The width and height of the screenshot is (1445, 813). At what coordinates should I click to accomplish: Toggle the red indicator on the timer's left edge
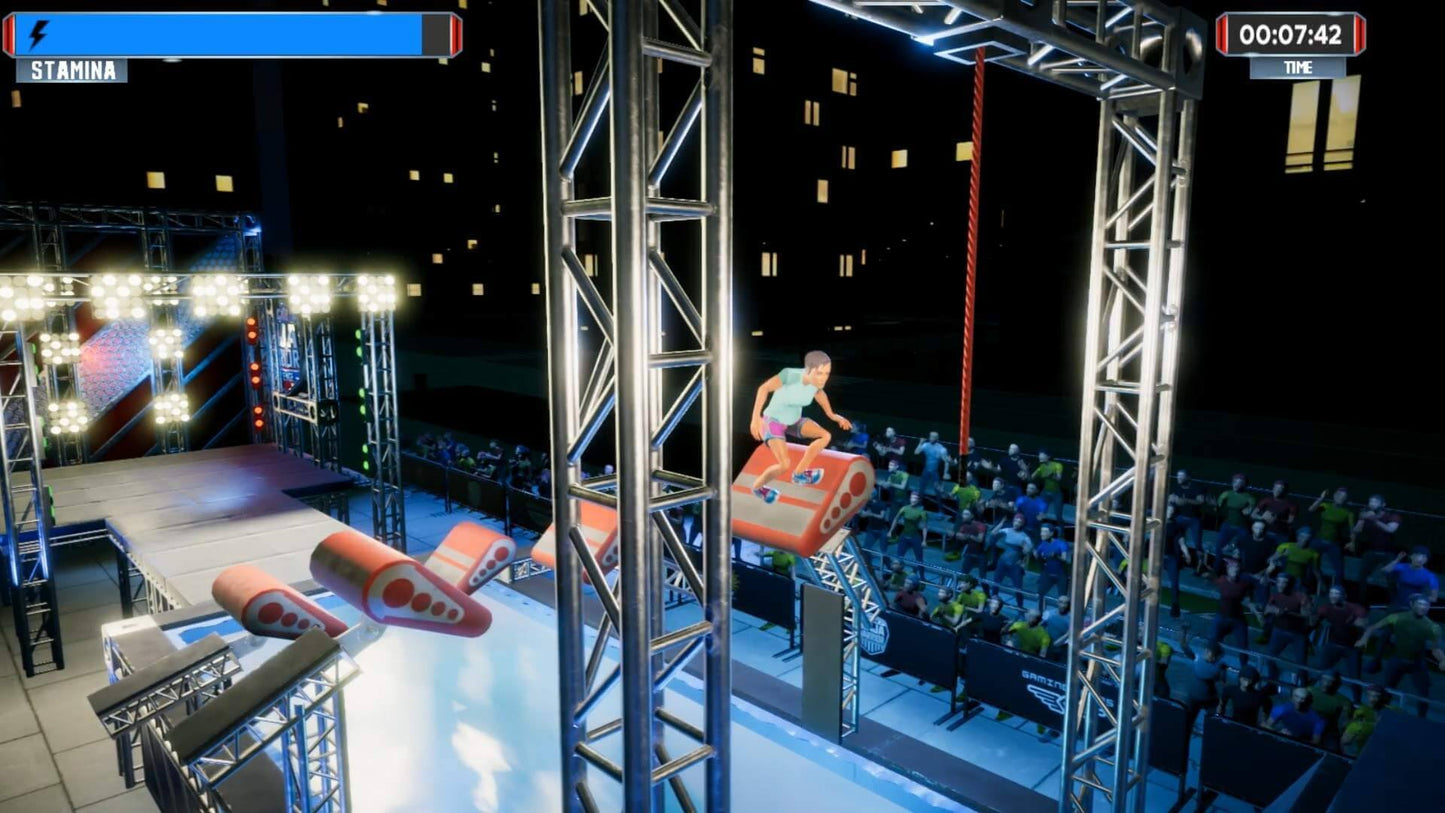(x=1222, y=33)
